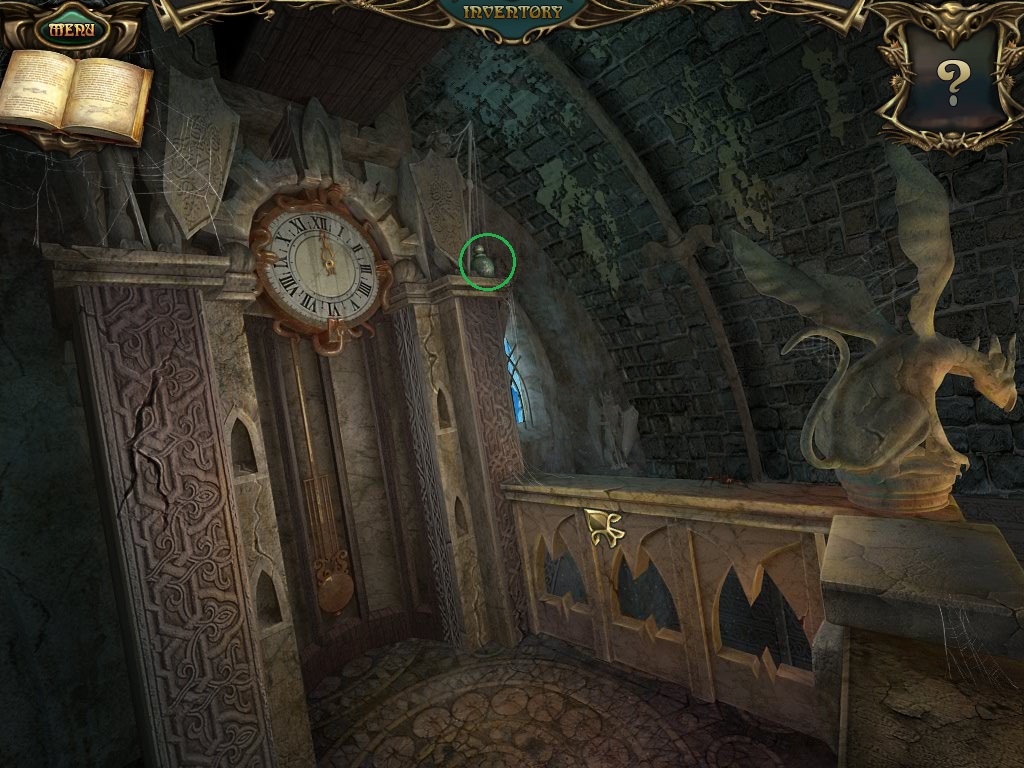Open the Menu button

click(x=72, y=29)
